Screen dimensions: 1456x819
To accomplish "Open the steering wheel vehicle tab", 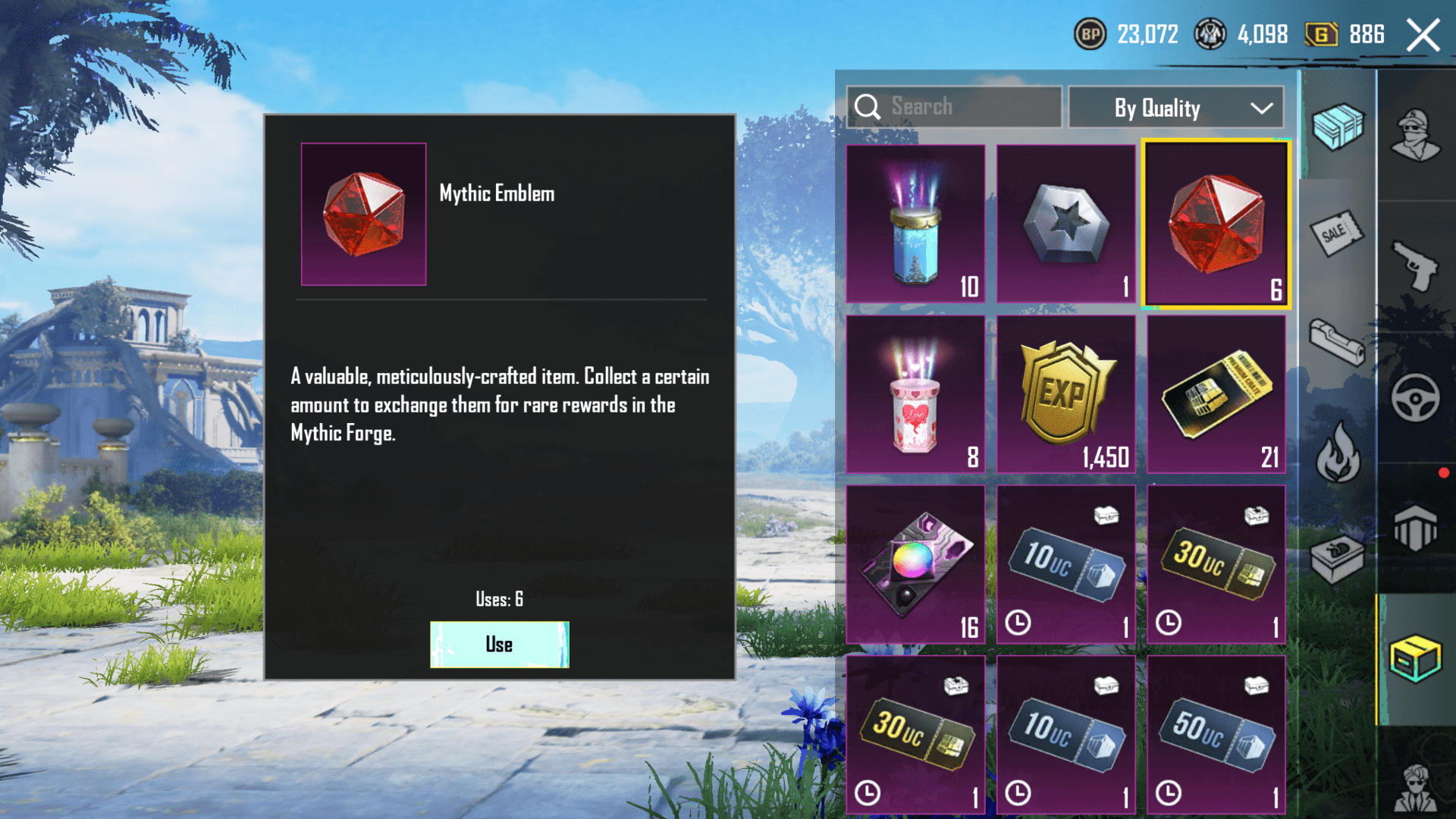I will pyautogui.click(x=1415, y=397).
